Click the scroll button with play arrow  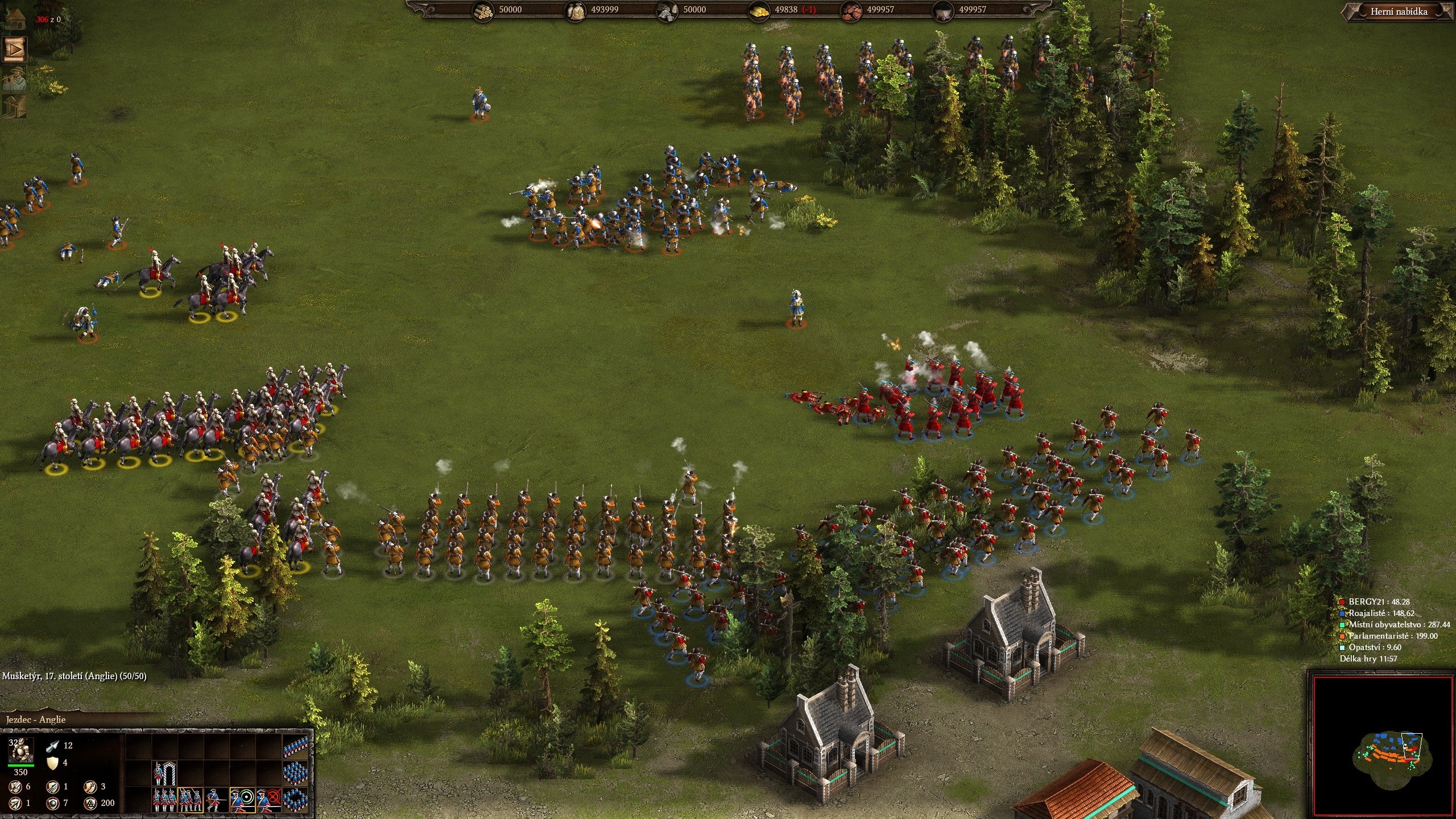(x=15, y=49)
